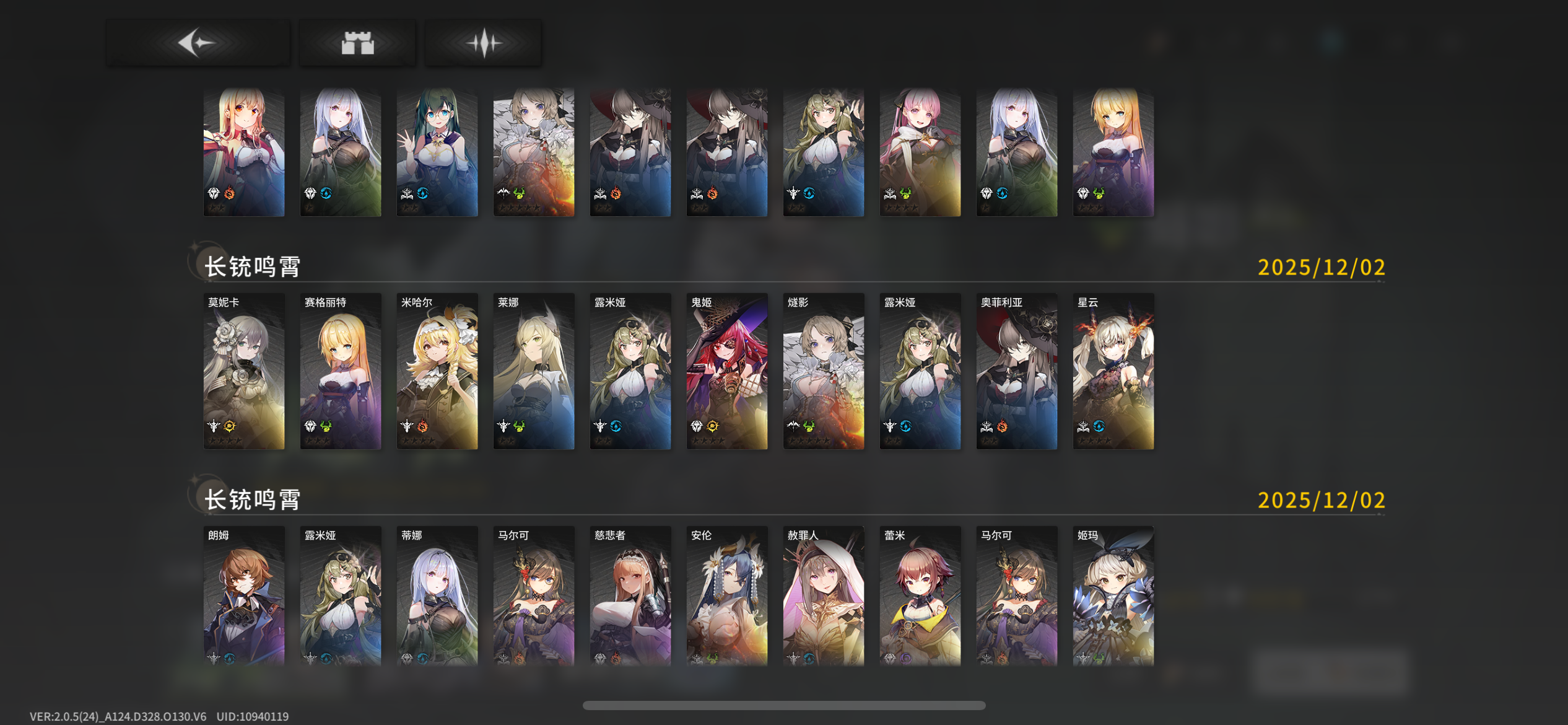Click the water attribute icon on 星云's card
The image size is (1568, 725).
tap(1100, 426)
